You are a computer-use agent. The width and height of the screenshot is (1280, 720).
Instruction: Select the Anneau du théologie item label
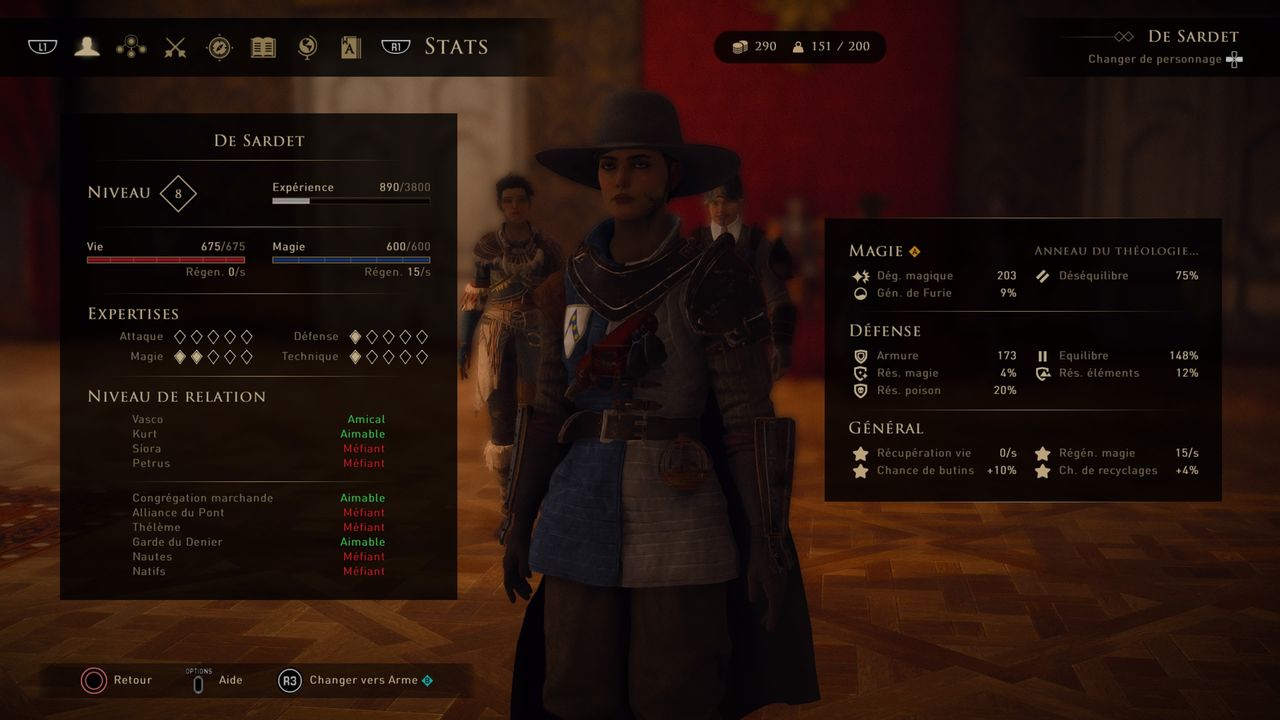(x=1116, y=251)
